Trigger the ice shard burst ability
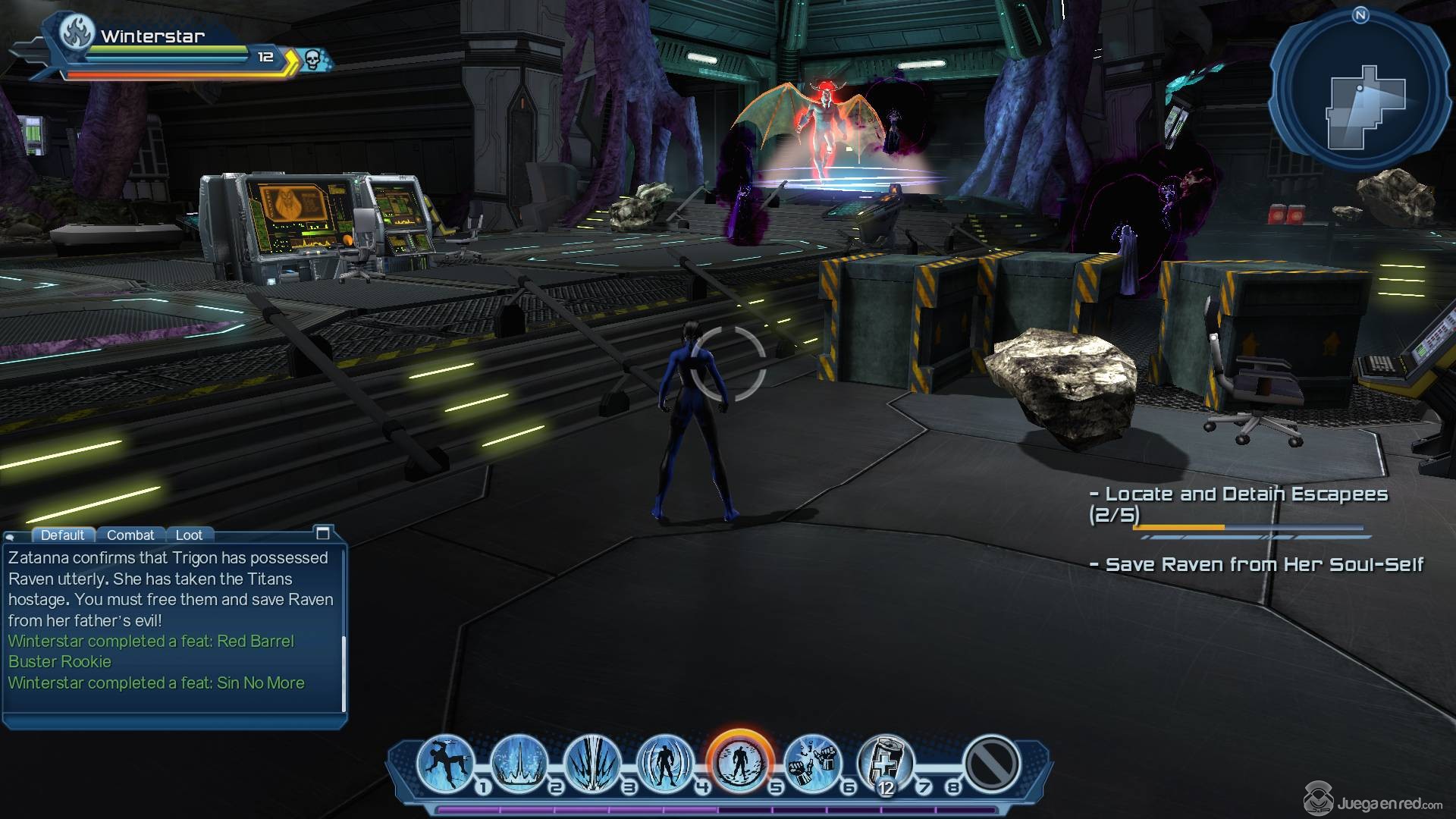 [x=592, y=763]
